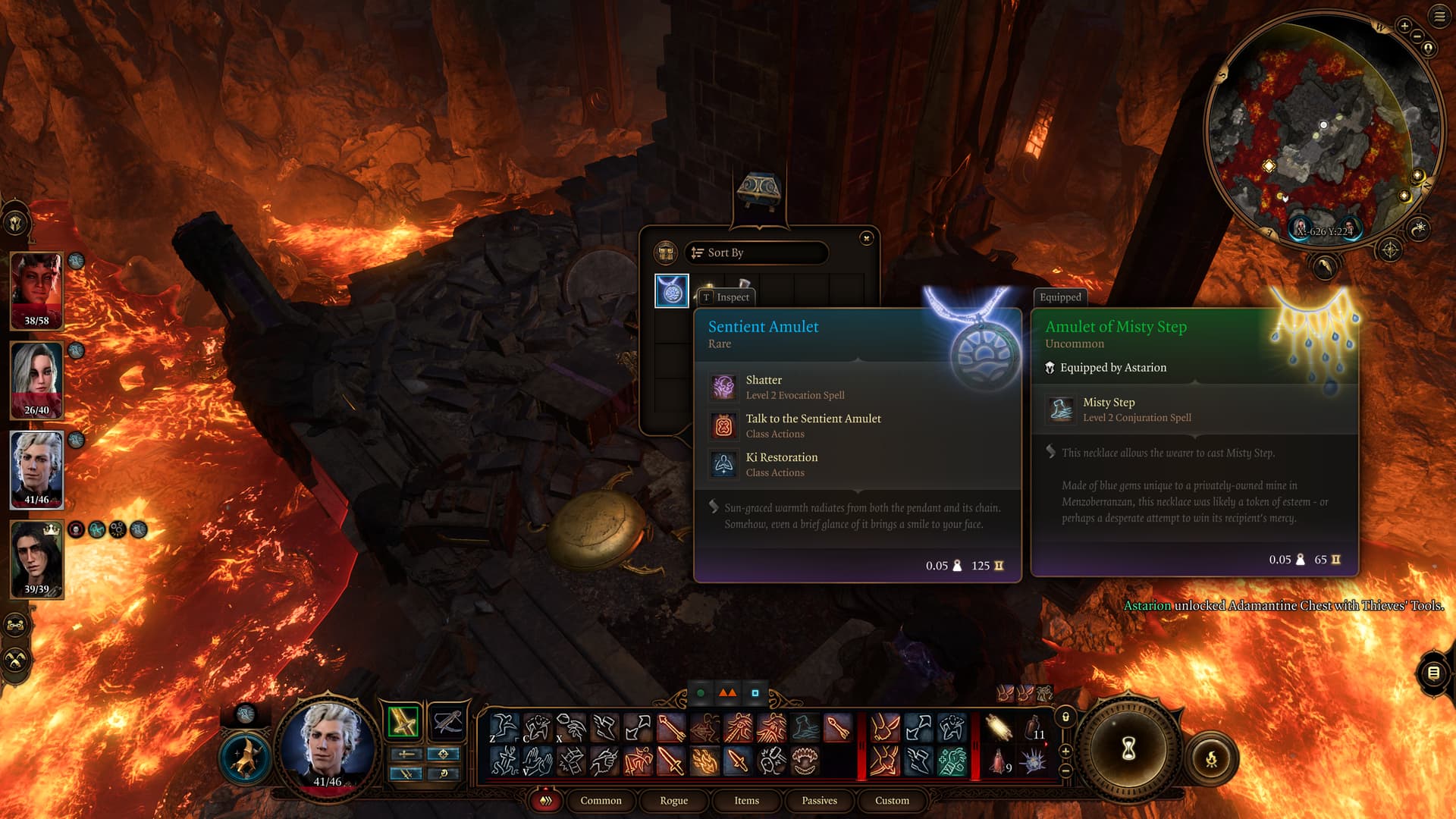Zoom out the minimap
Image resolution: width=1456 pixels, height=819 pixels.
tap(1417, 36)
